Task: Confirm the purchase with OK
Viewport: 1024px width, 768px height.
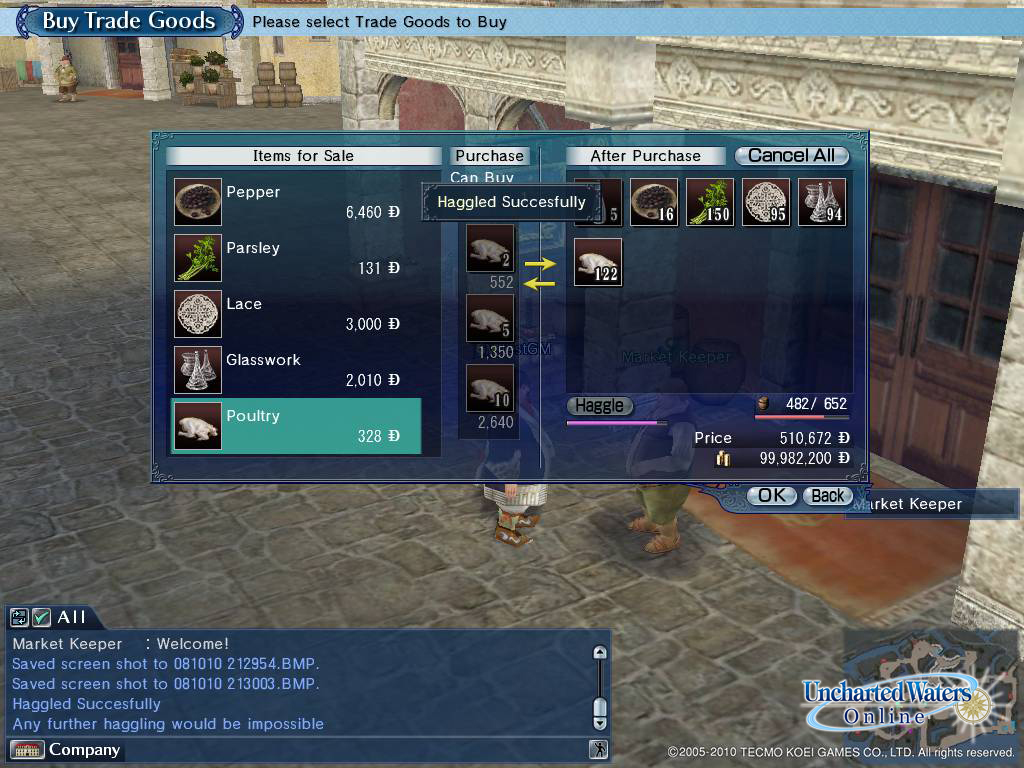Action: pos(771,496)
